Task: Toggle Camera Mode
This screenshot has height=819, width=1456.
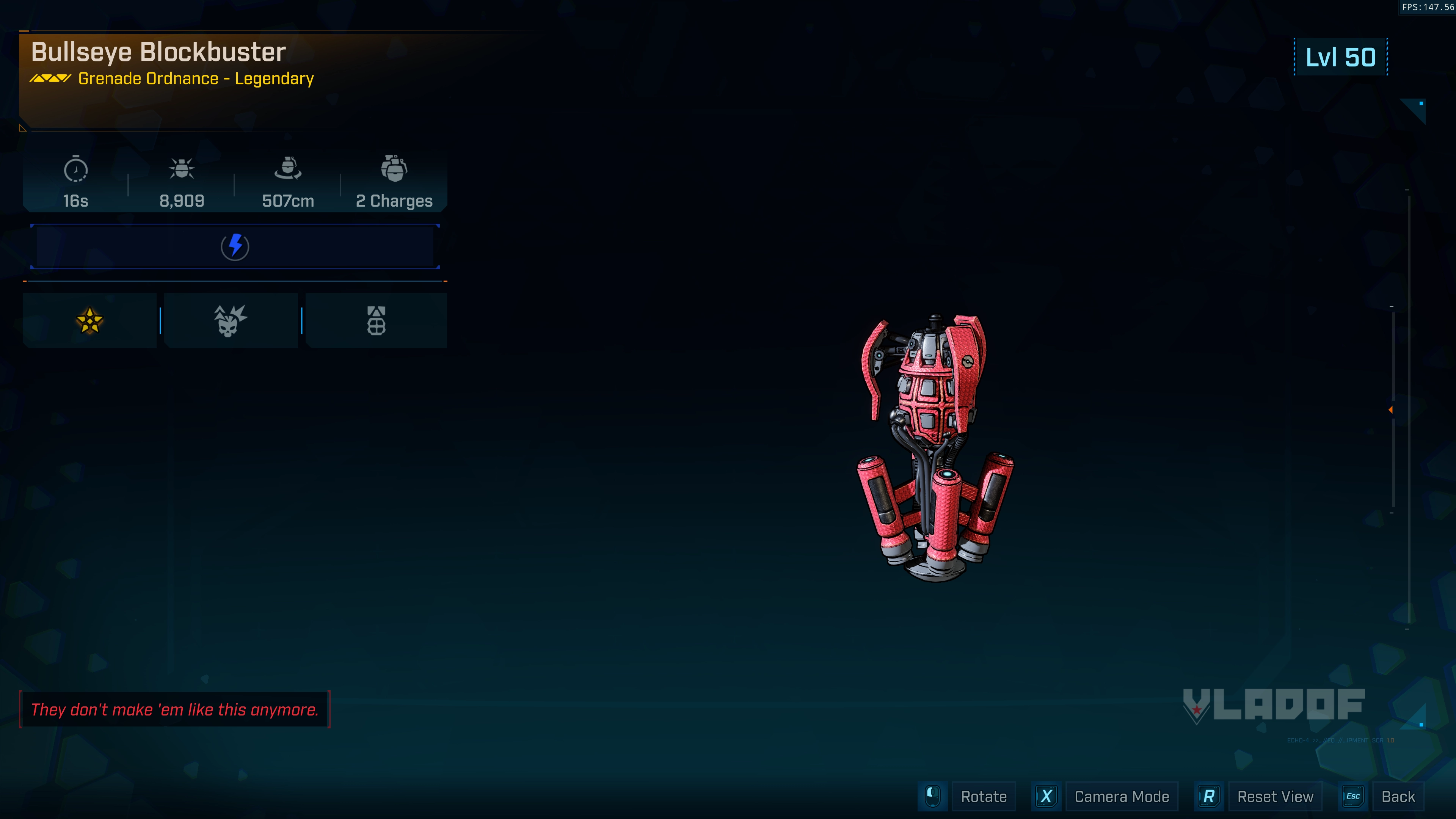Action: click(x=1122, y=796)
